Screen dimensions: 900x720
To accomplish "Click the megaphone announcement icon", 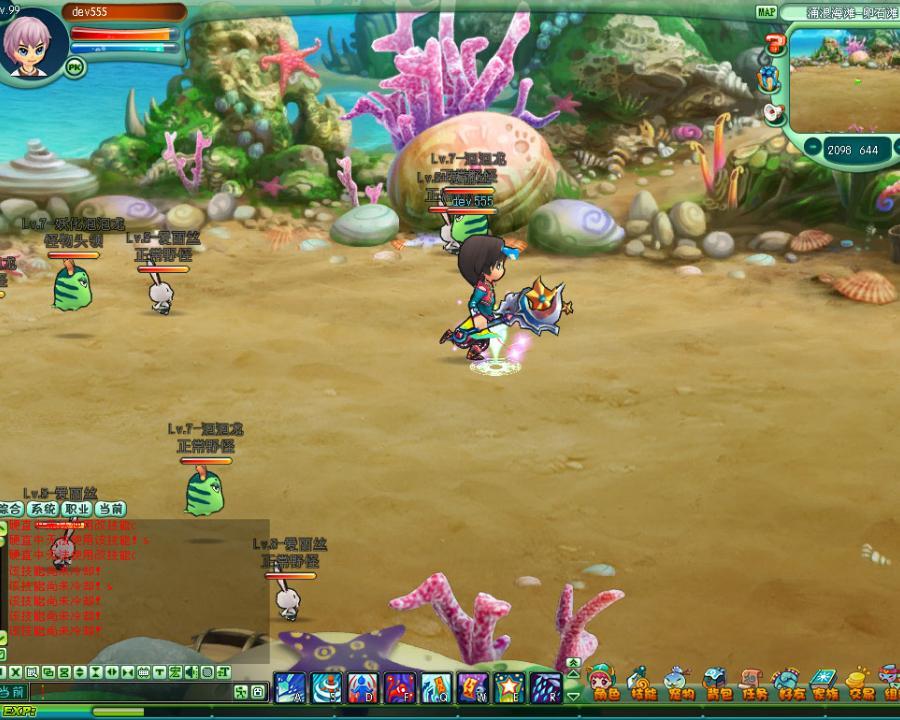I will click(x=774, y=113).
